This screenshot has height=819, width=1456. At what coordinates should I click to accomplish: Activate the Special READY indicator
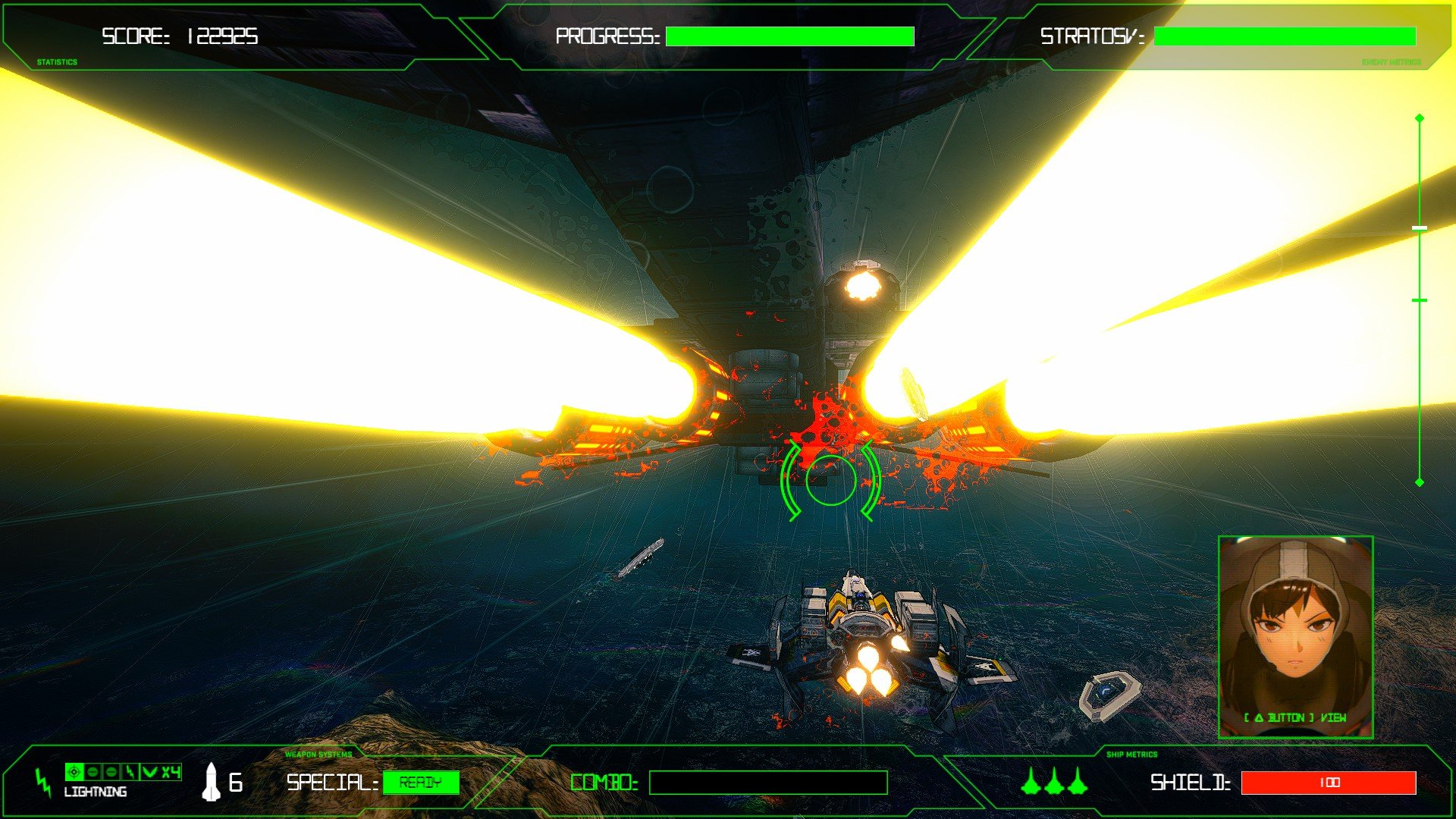(421, 783)
